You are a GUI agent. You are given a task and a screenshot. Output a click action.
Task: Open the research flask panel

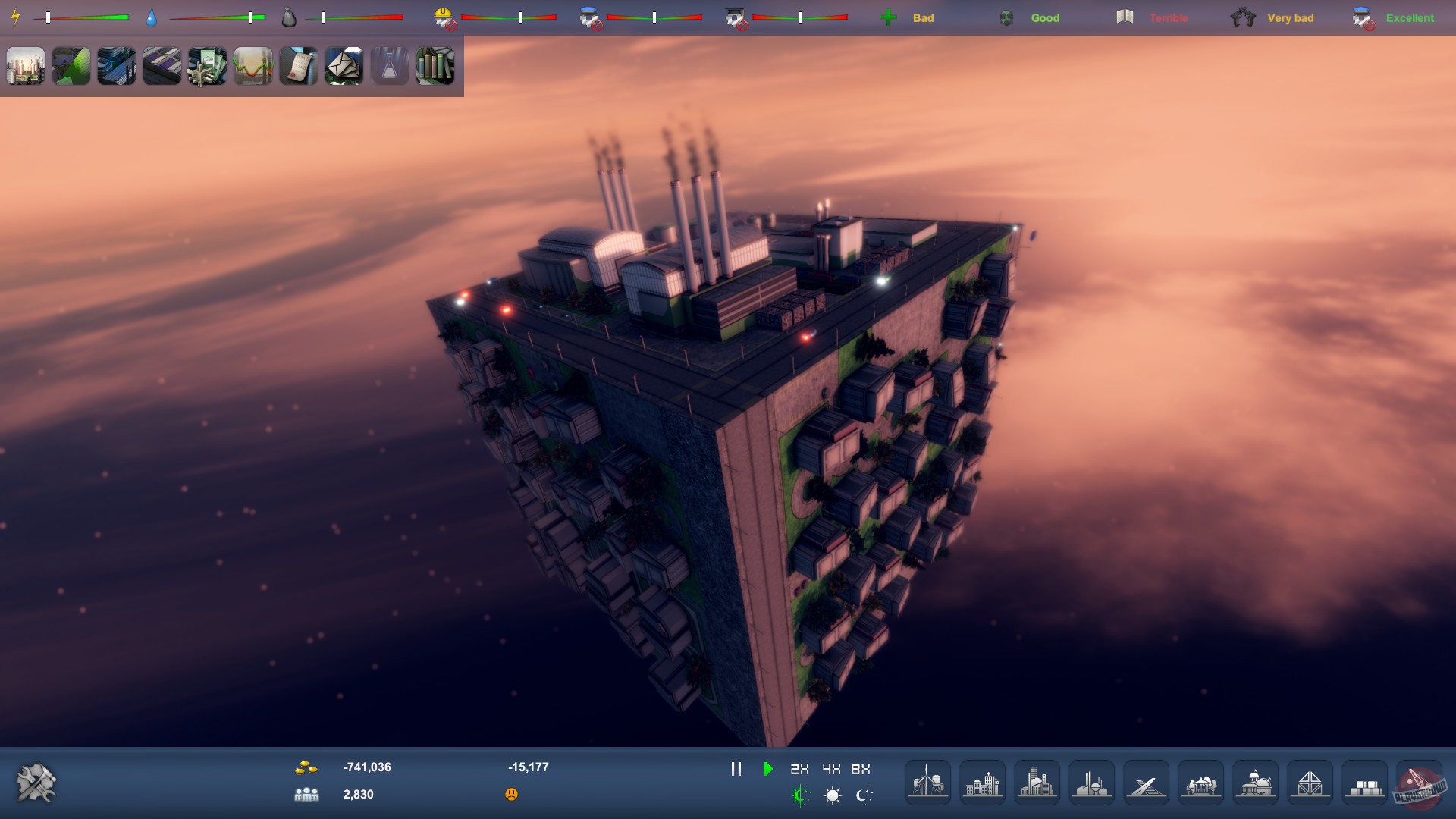coord(389,67)
